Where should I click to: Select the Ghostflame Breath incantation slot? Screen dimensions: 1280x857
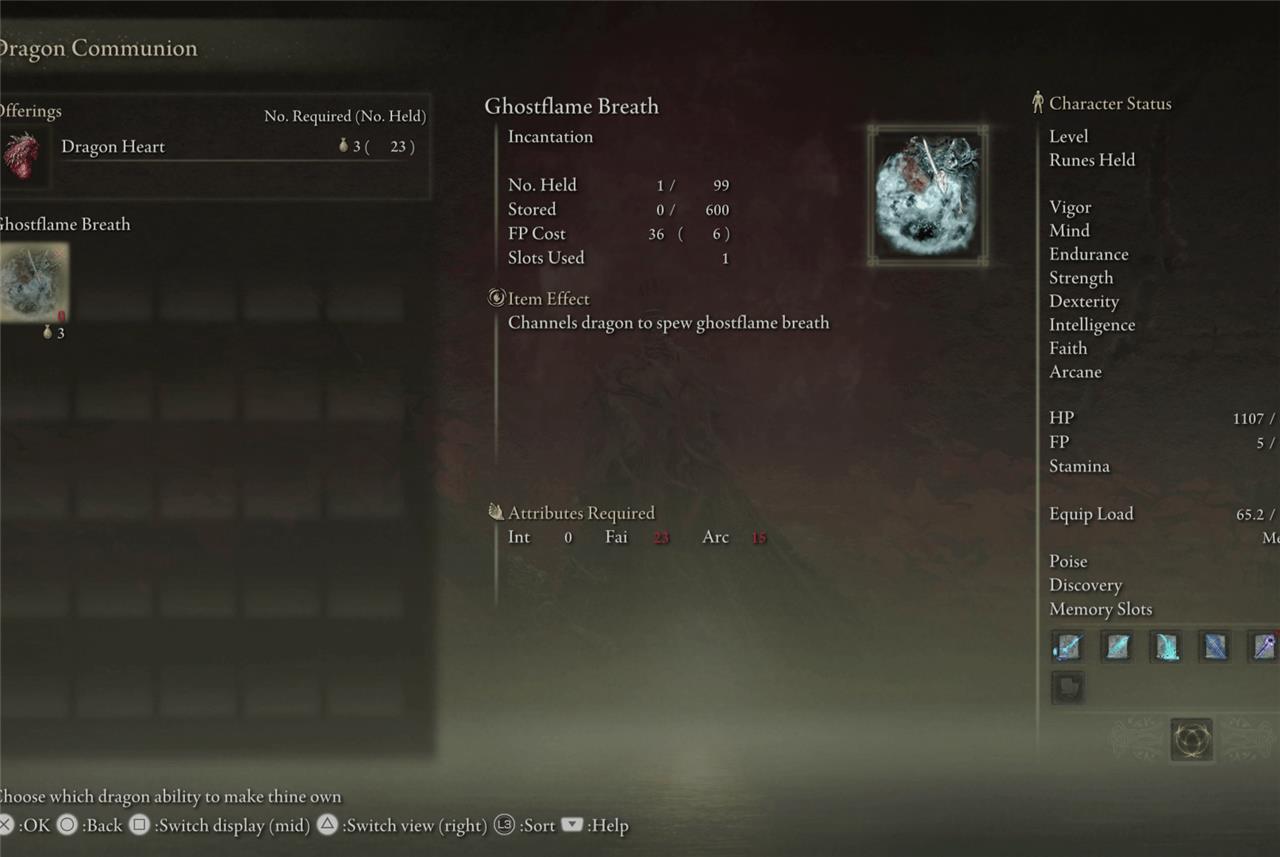pyautogui.click(x=33, y=281)
